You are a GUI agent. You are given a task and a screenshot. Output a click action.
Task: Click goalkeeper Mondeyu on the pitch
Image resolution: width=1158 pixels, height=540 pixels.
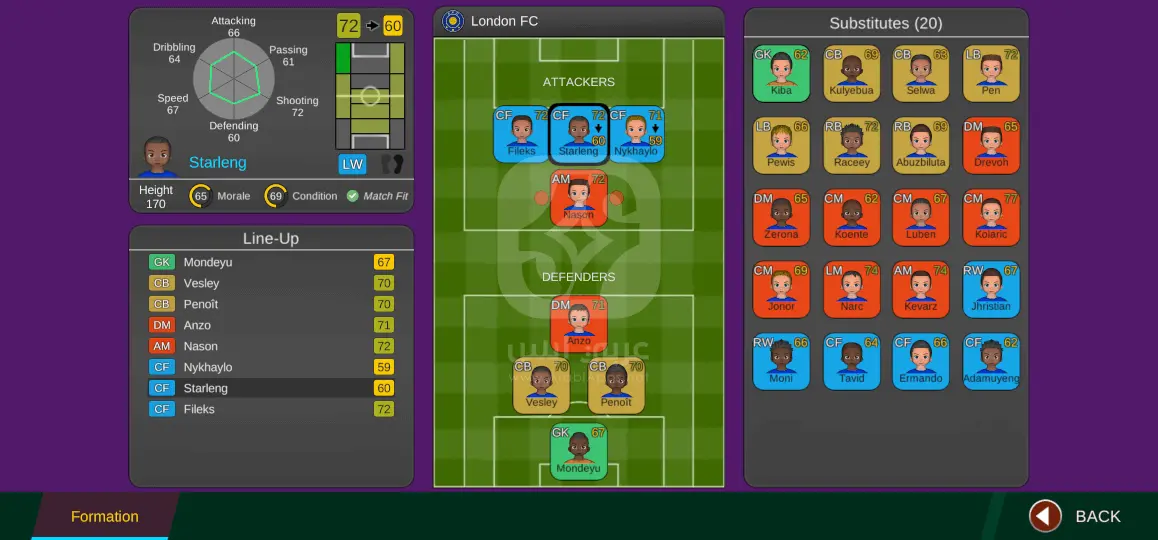click(579, 452)
